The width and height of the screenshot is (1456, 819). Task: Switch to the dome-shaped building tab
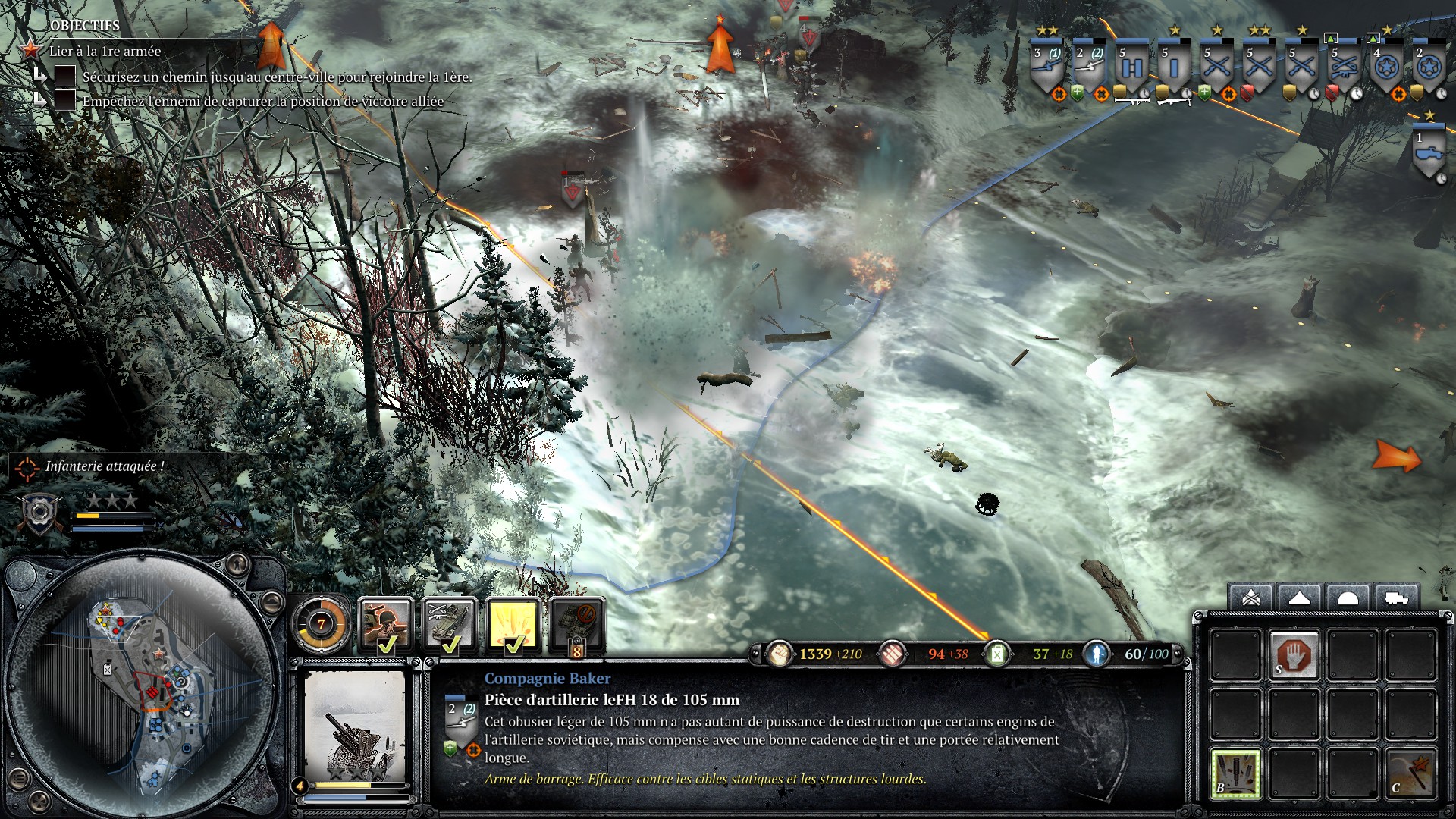click(1348, 599)
